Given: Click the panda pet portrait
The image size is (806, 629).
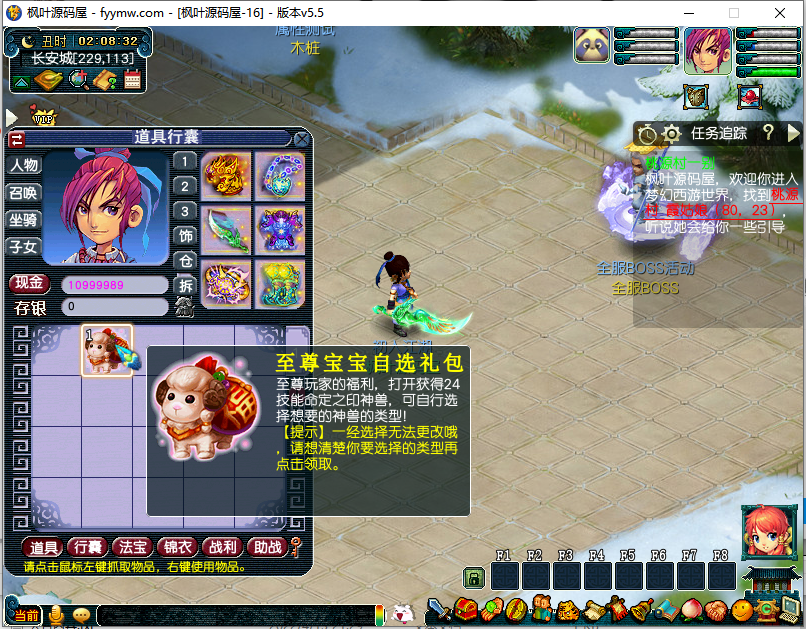Looking at the screenshot, I should click(592, 47).
